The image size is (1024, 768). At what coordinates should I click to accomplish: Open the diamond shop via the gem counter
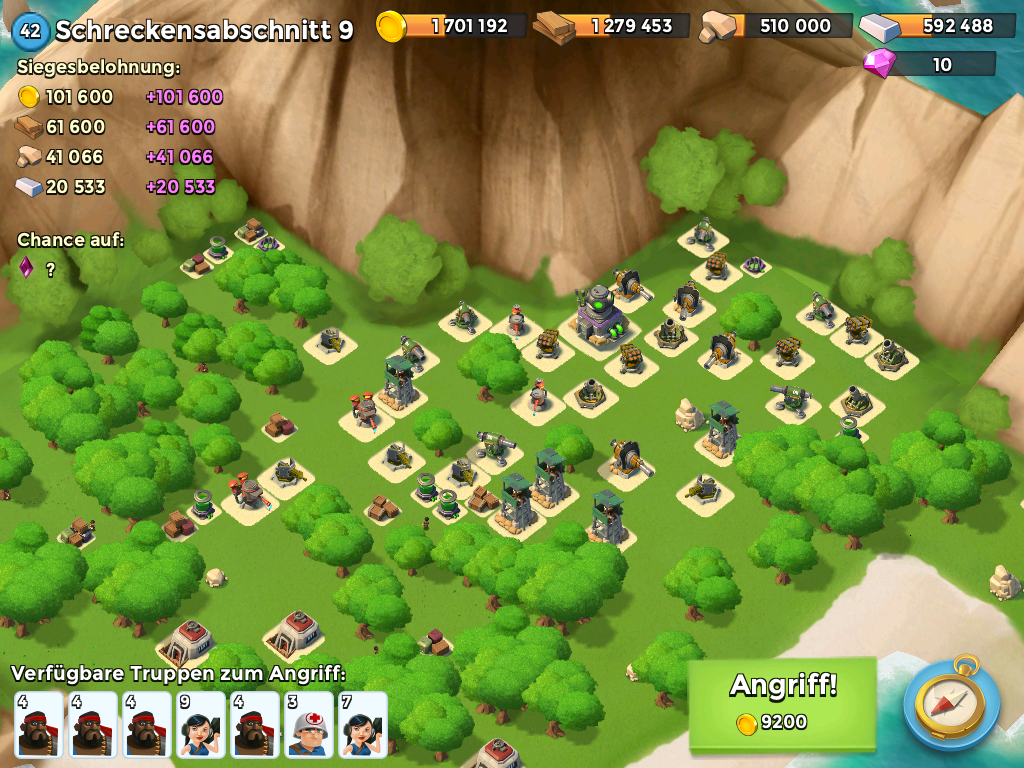click(930, 65)
